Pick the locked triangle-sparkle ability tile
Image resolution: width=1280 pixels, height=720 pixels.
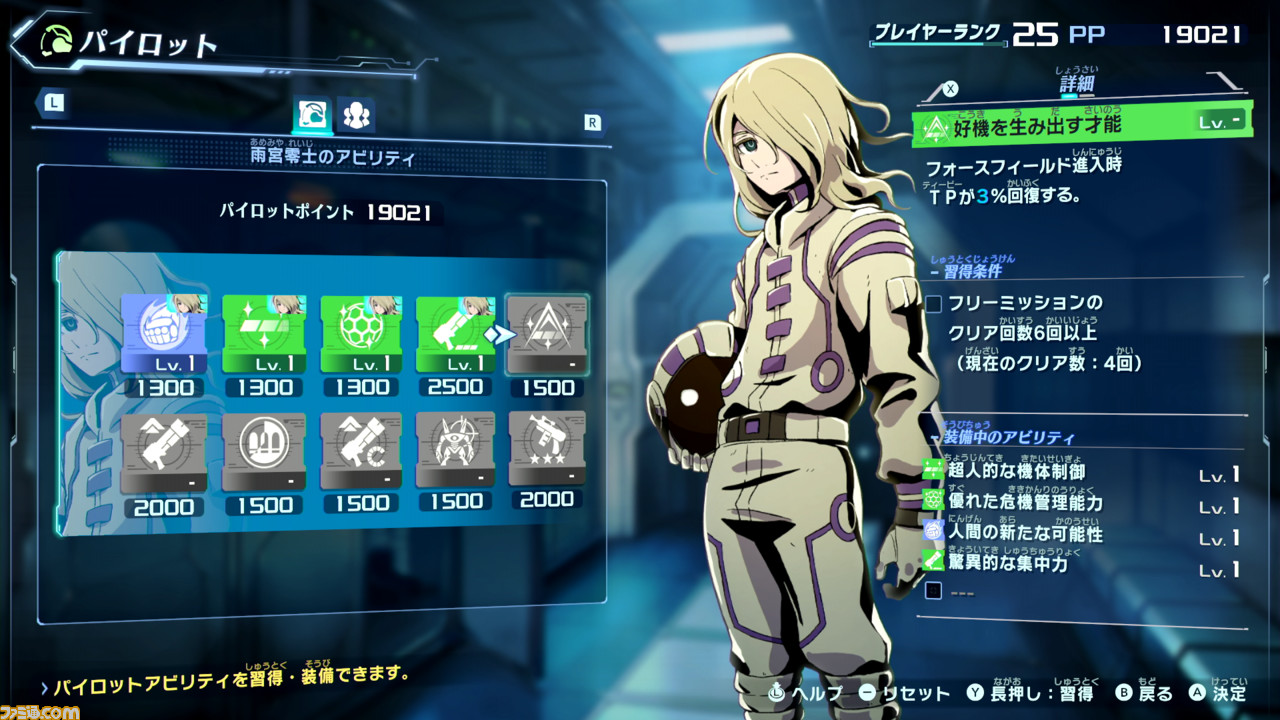coord(547,335)
